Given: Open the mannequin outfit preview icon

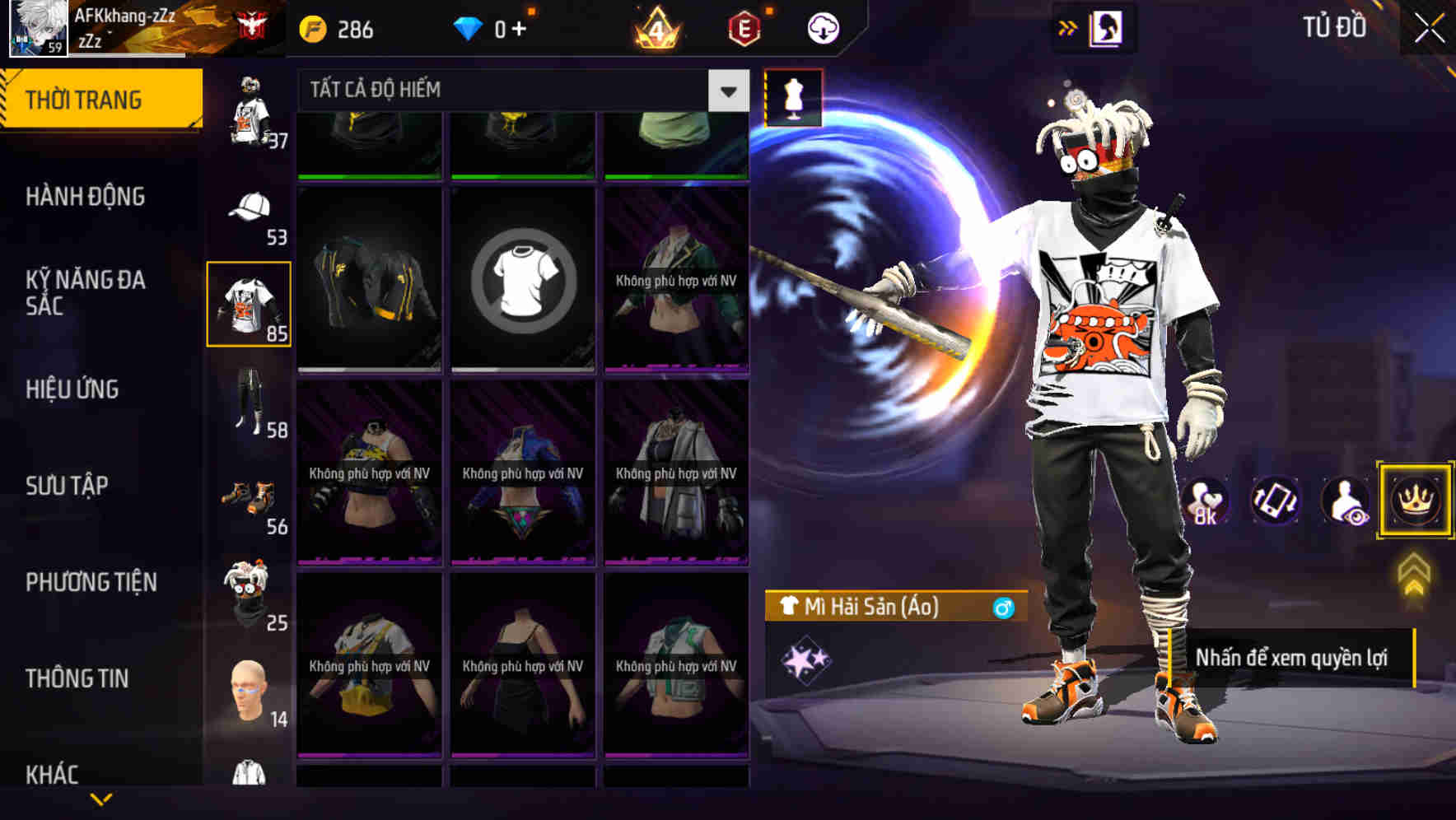Looking at the screenshot, I should (795, 97).
